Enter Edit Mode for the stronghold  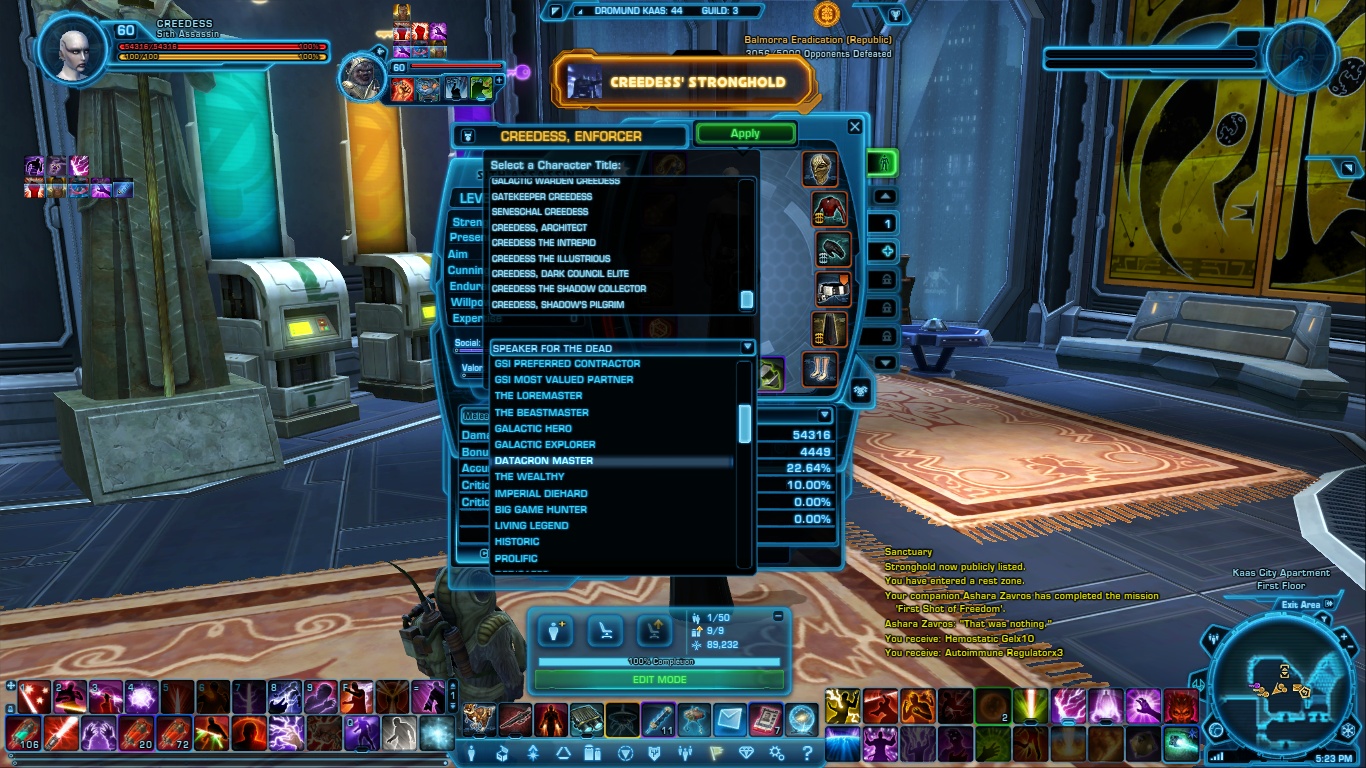(x=659, y=679)
